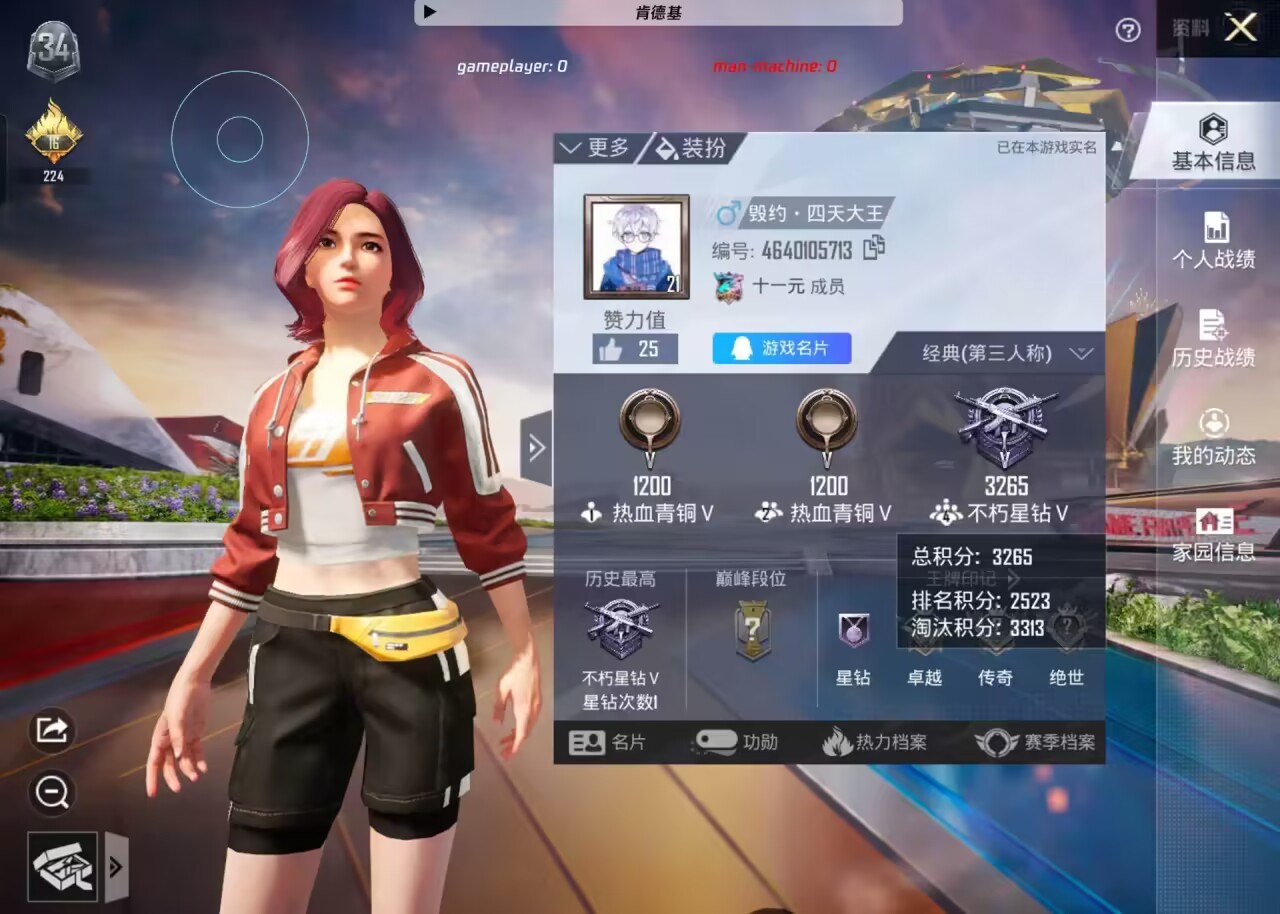Select the 装扮 outfit button

(691, 148)
